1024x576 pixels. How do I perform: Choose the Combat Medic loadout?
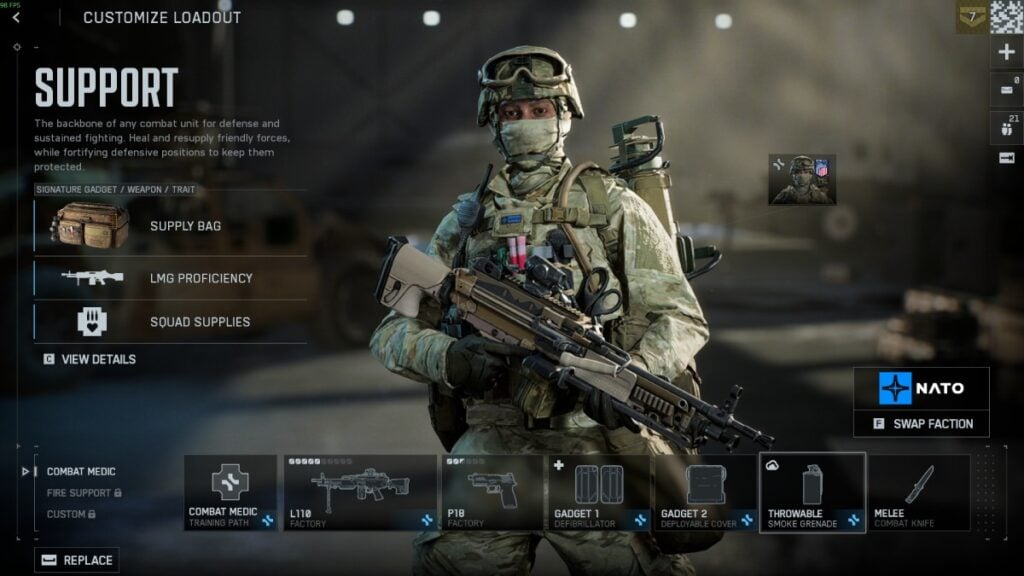coord(81,471)
